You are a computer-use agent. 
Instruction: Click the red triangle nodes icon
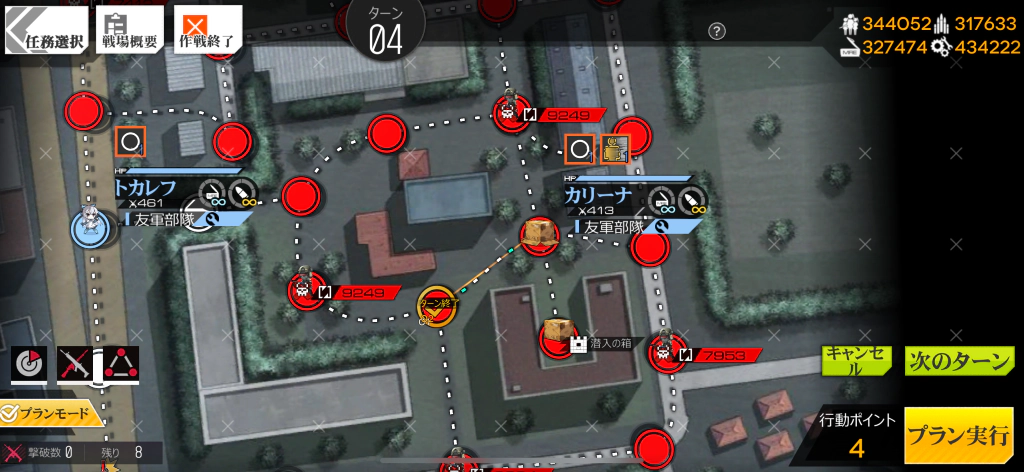121,364
